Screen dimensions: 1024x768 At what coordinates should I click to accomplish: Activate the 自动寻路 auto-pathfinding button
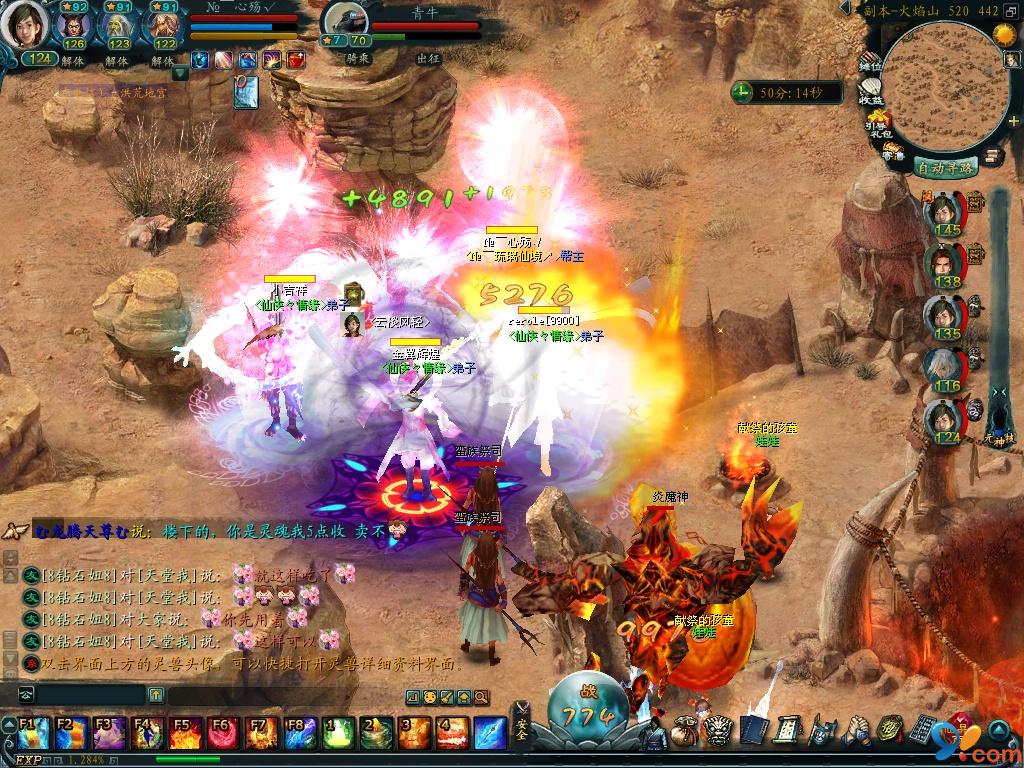[x=945, y=167]
